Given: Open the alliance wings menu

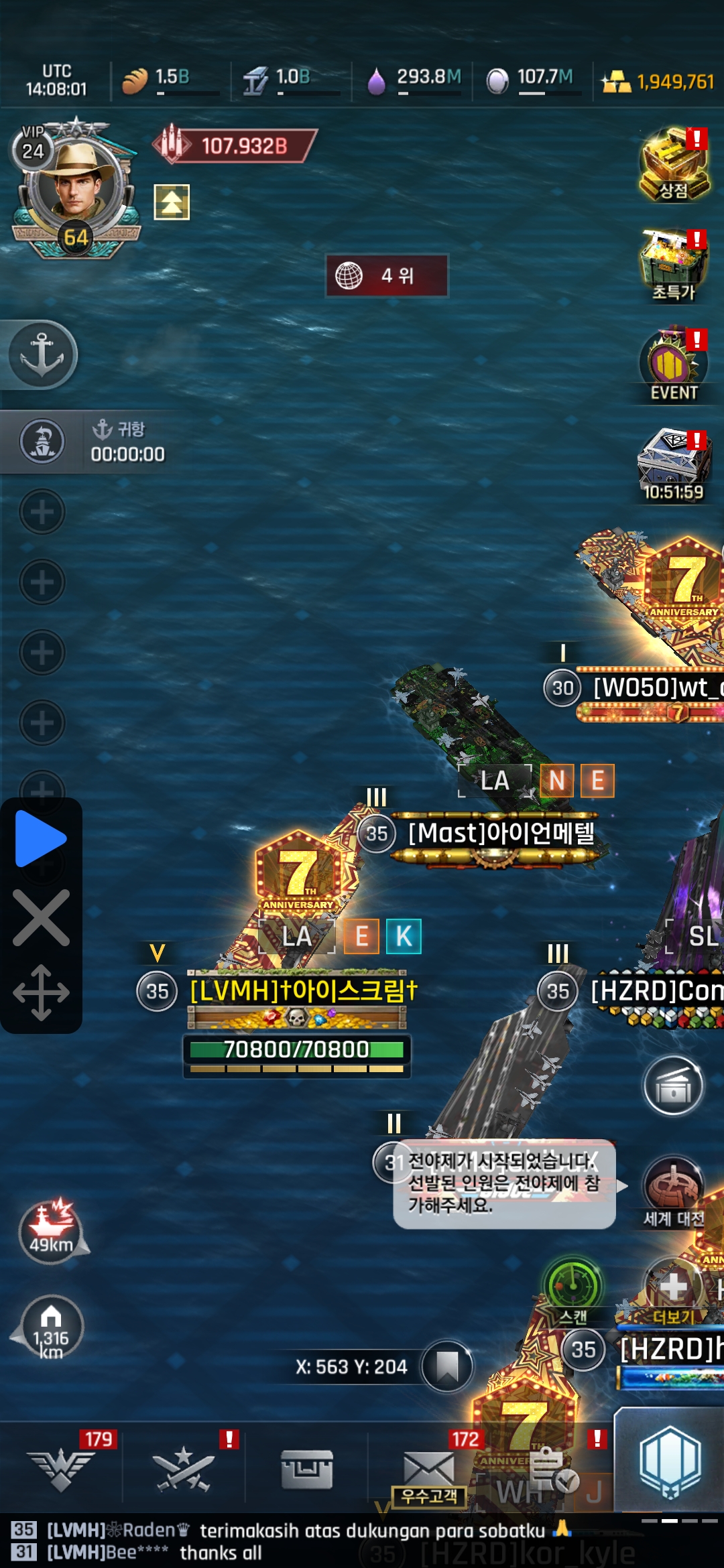Looking at the screenshot, I should tap(61, 1469).
